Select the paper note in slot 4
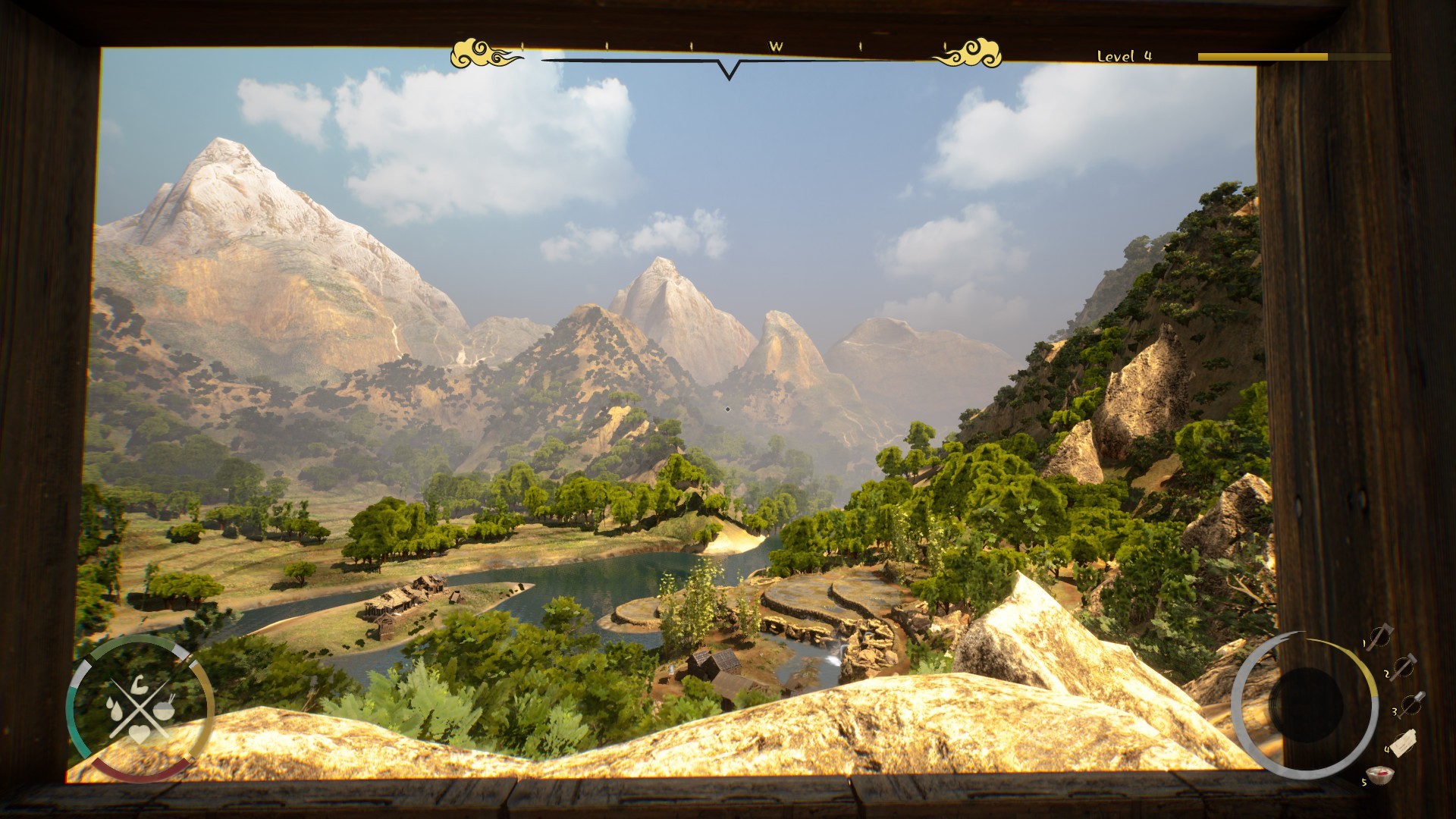This screenshot has height=819, width=1456. click(1404, 743)
